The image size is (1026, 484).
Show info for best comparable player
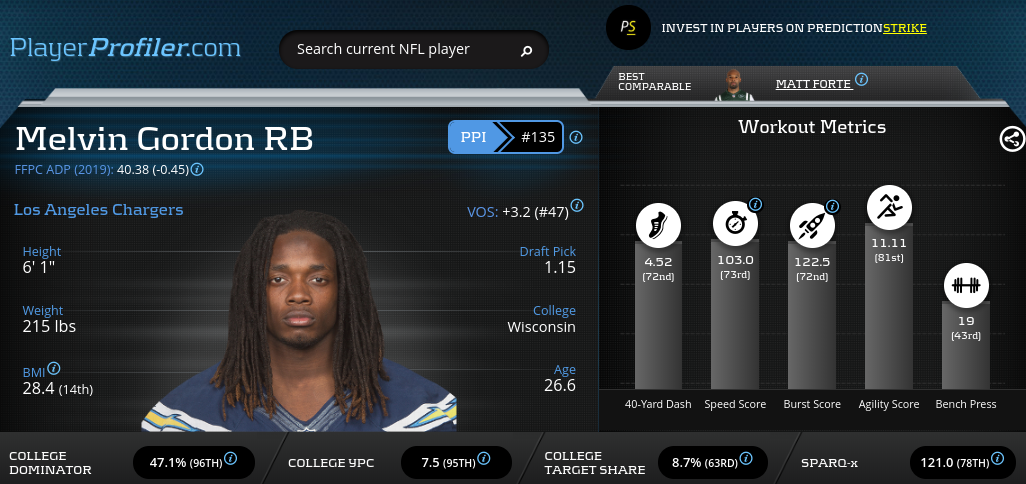861,80
